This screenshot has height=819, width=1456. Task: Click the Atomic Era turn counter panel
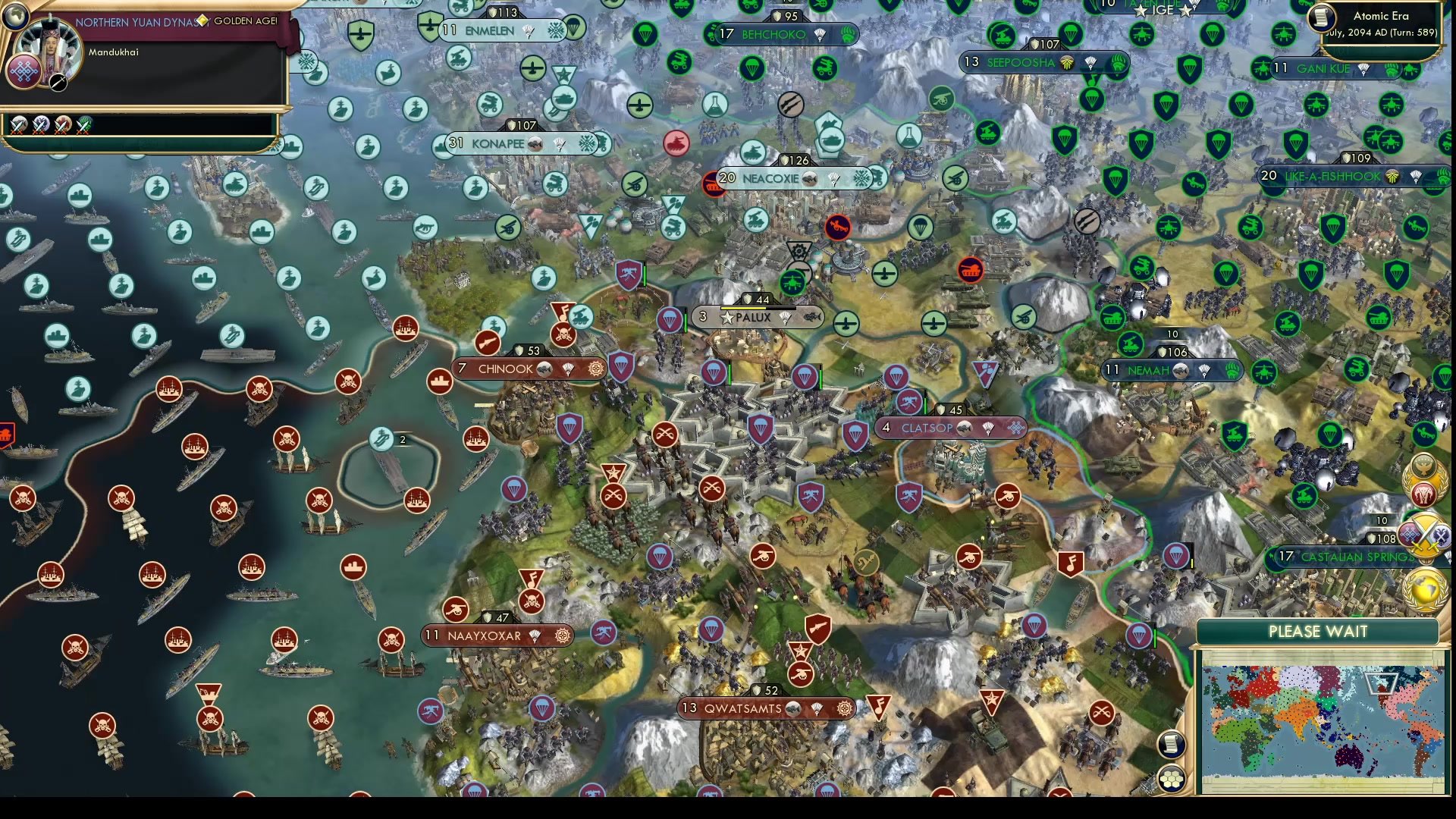1380,24
